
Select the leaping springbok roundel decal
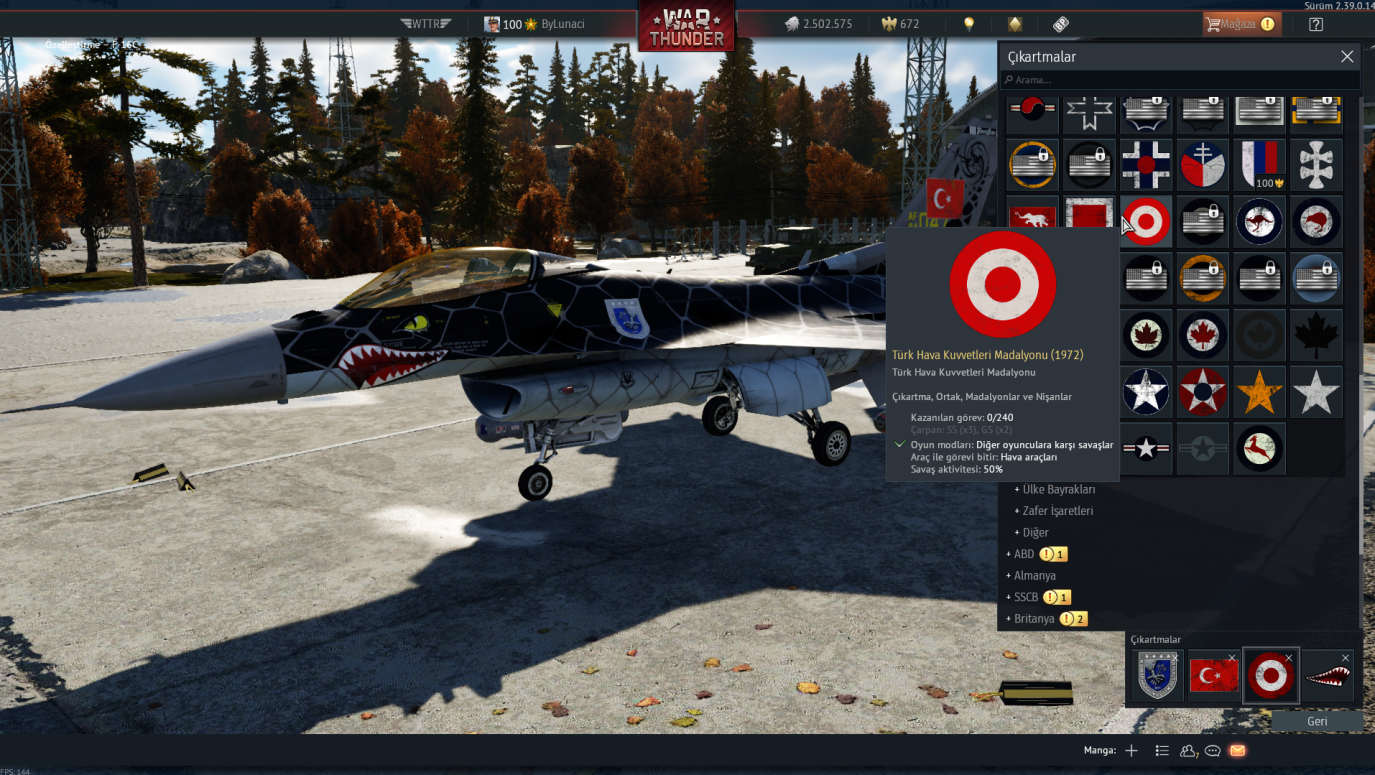(x=1259, y=448)
